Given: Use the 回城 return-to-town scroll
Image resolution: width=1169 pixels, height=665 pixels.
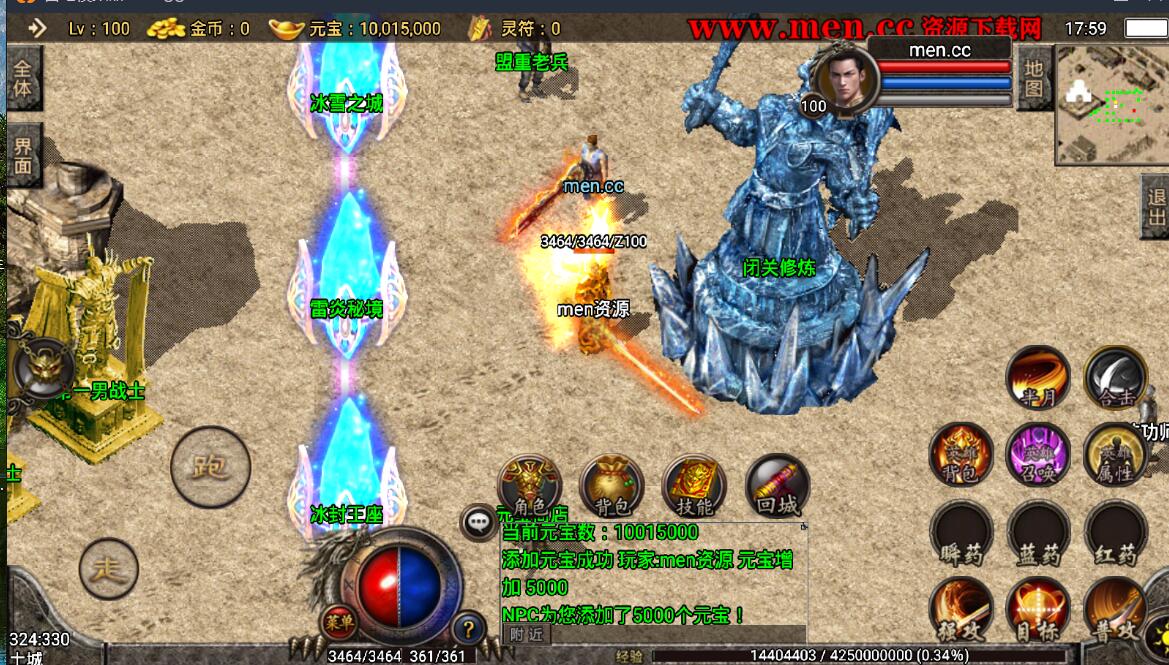Looking at the screenshot, I should (777, 486).
